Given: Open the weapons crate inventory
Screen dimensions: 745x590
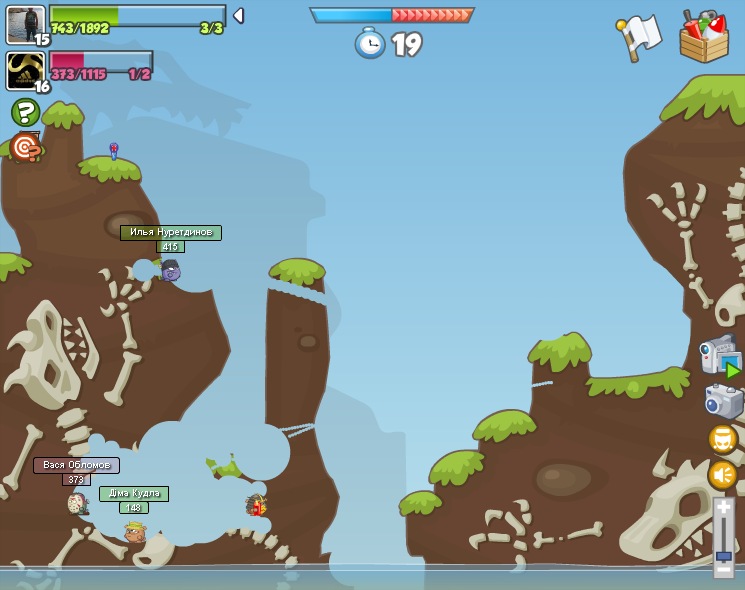Looking at the screenshot, I should pyautogui.click(x=703, y=38).
